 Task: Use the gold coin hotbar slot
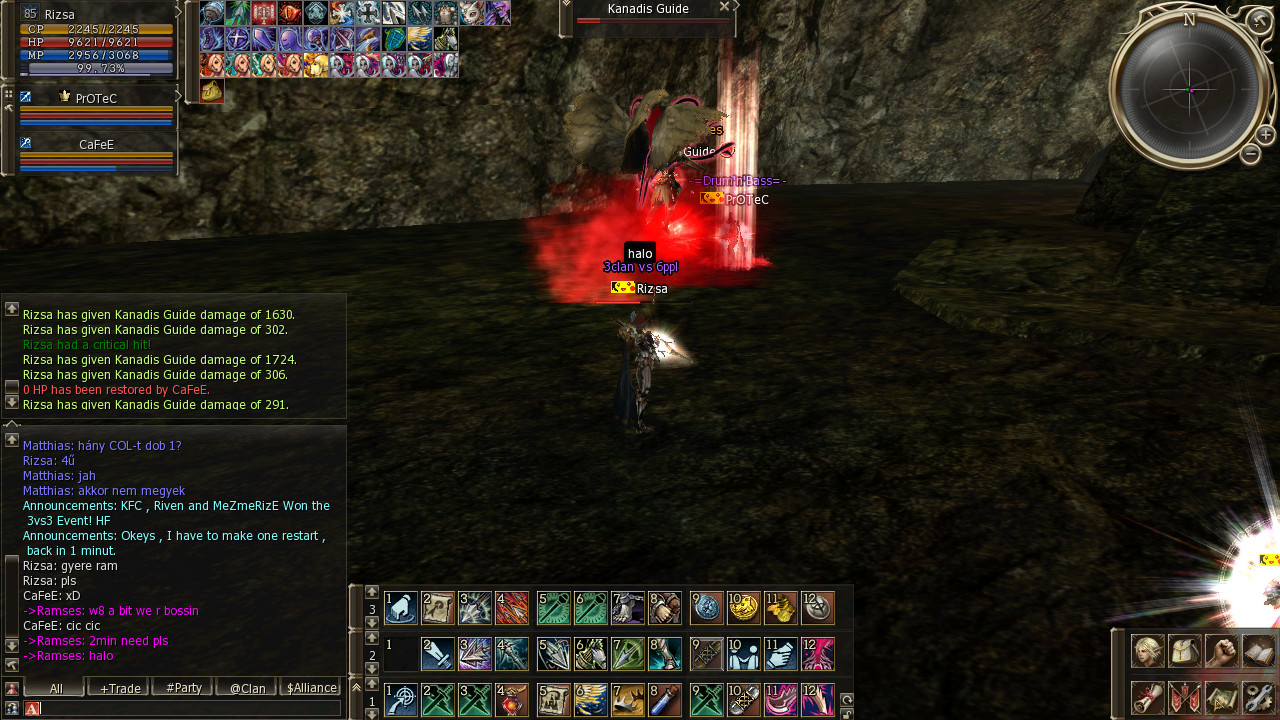[743, 608]
